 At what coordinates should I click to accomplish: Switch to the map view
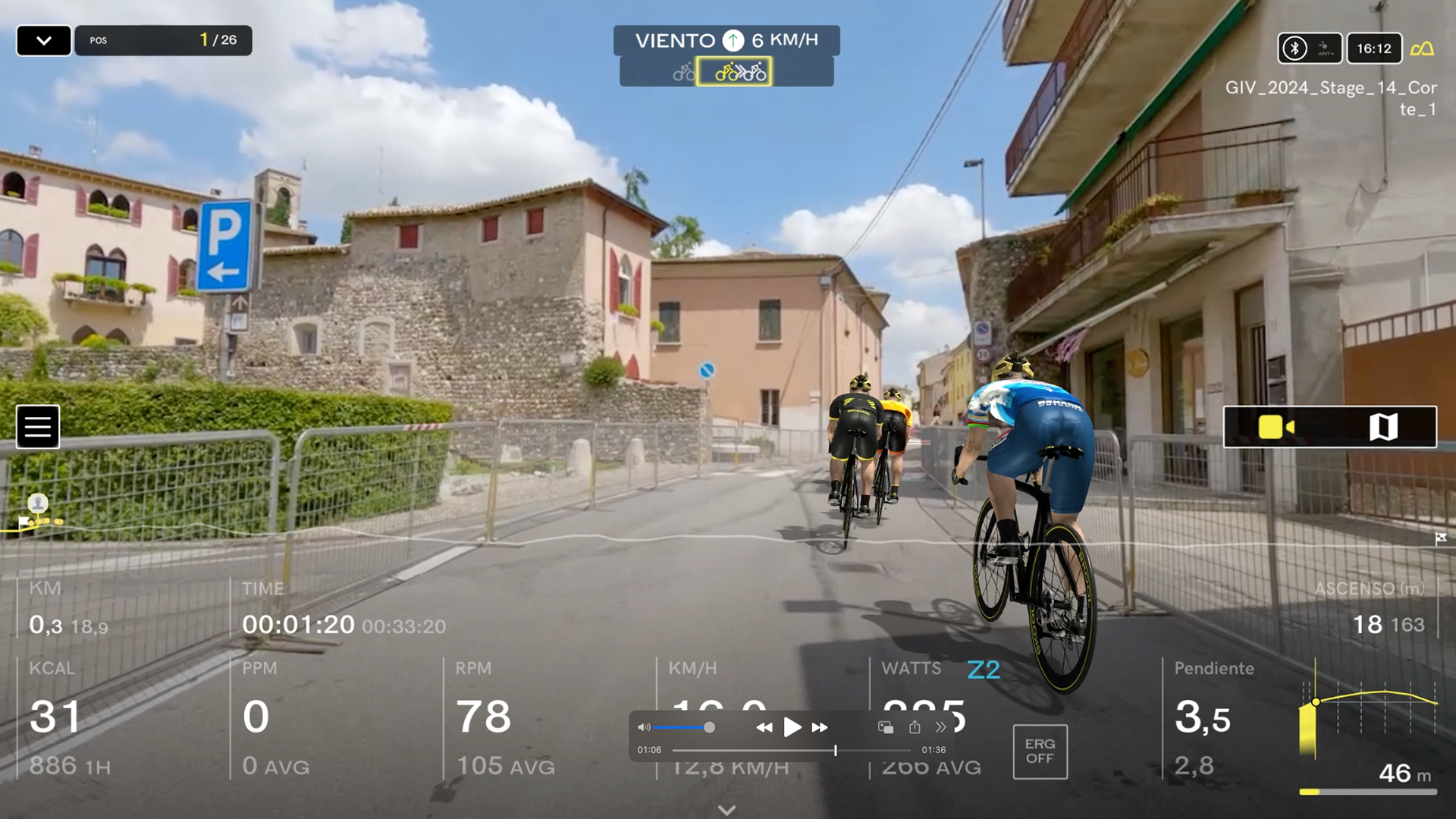coord(1383,427)
